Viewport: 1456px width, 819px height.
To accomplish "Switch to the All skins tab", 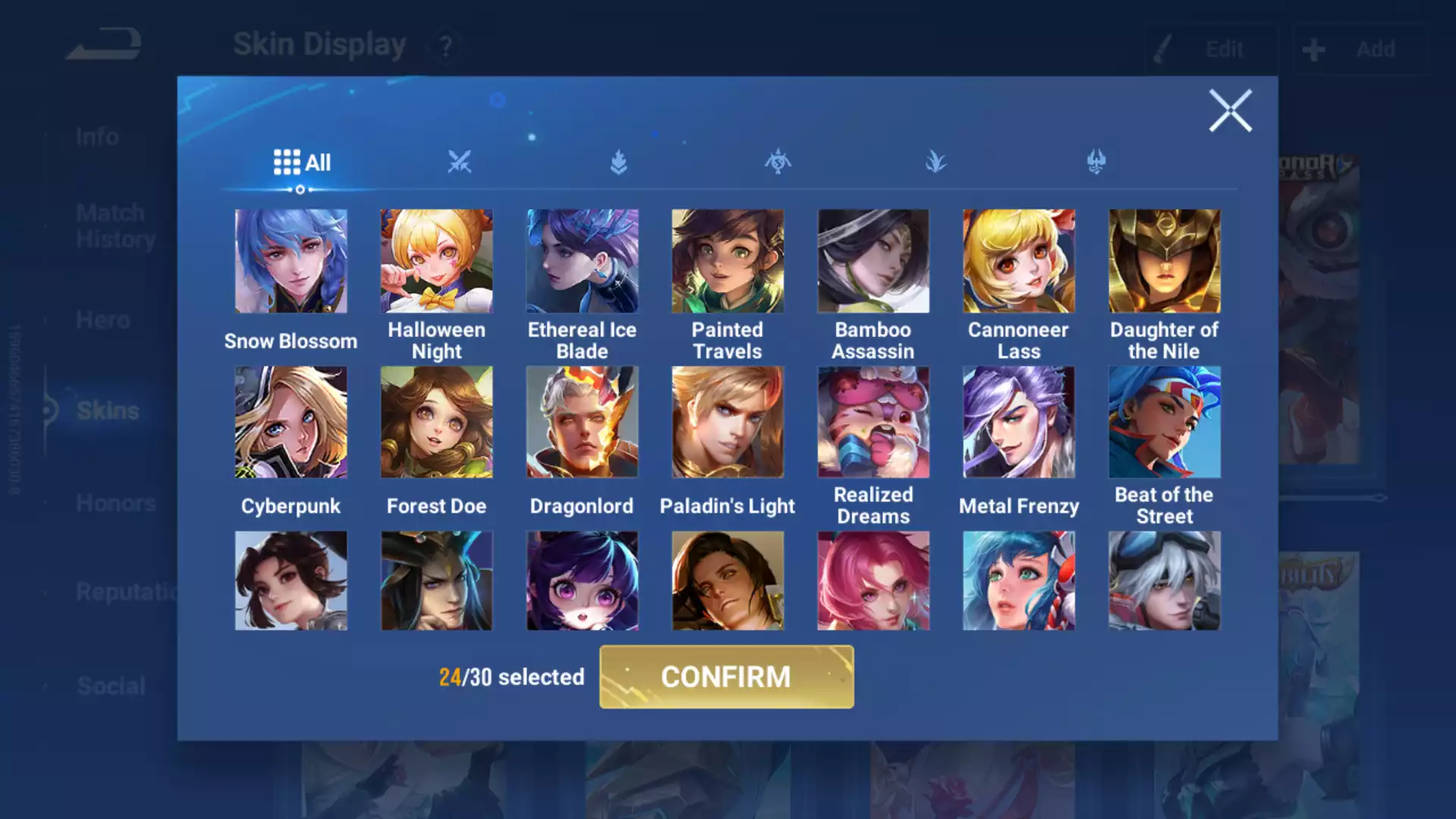I will point(302,162).
